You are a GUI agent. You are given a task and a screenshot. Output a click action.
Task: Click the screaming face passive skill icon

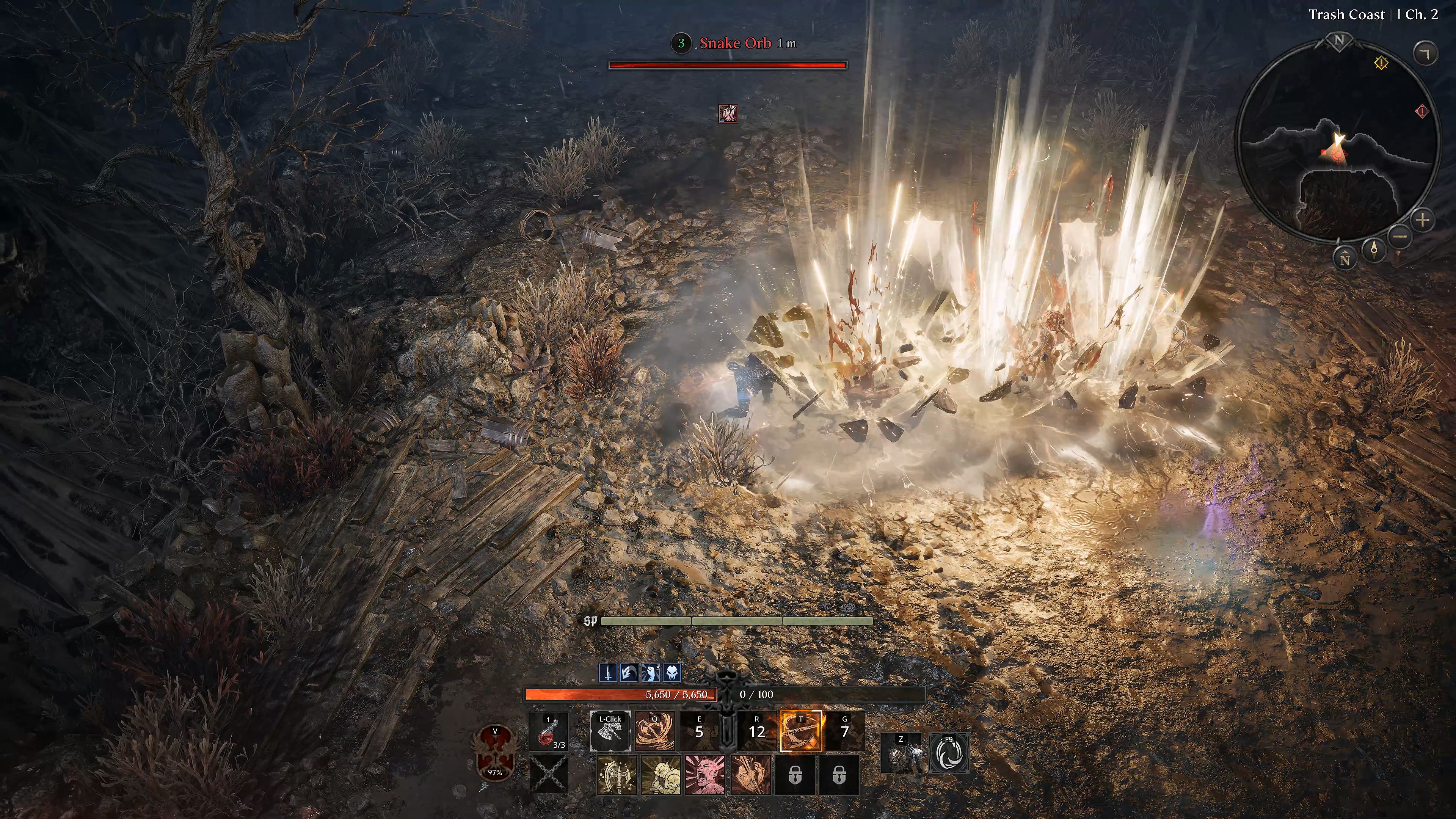point(705,775)
